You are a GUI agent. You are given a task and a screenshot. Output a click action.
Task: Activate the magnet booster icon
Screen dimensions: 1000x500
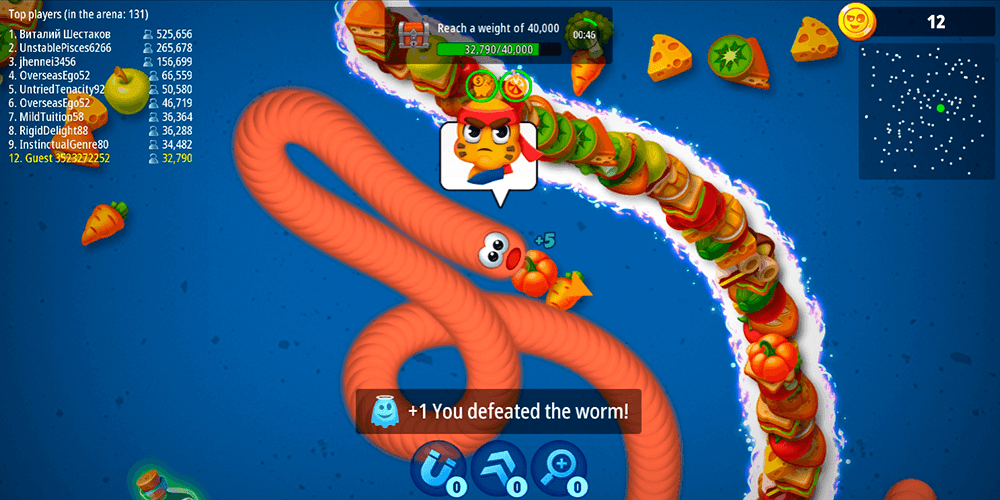click(x=437, y=467)
